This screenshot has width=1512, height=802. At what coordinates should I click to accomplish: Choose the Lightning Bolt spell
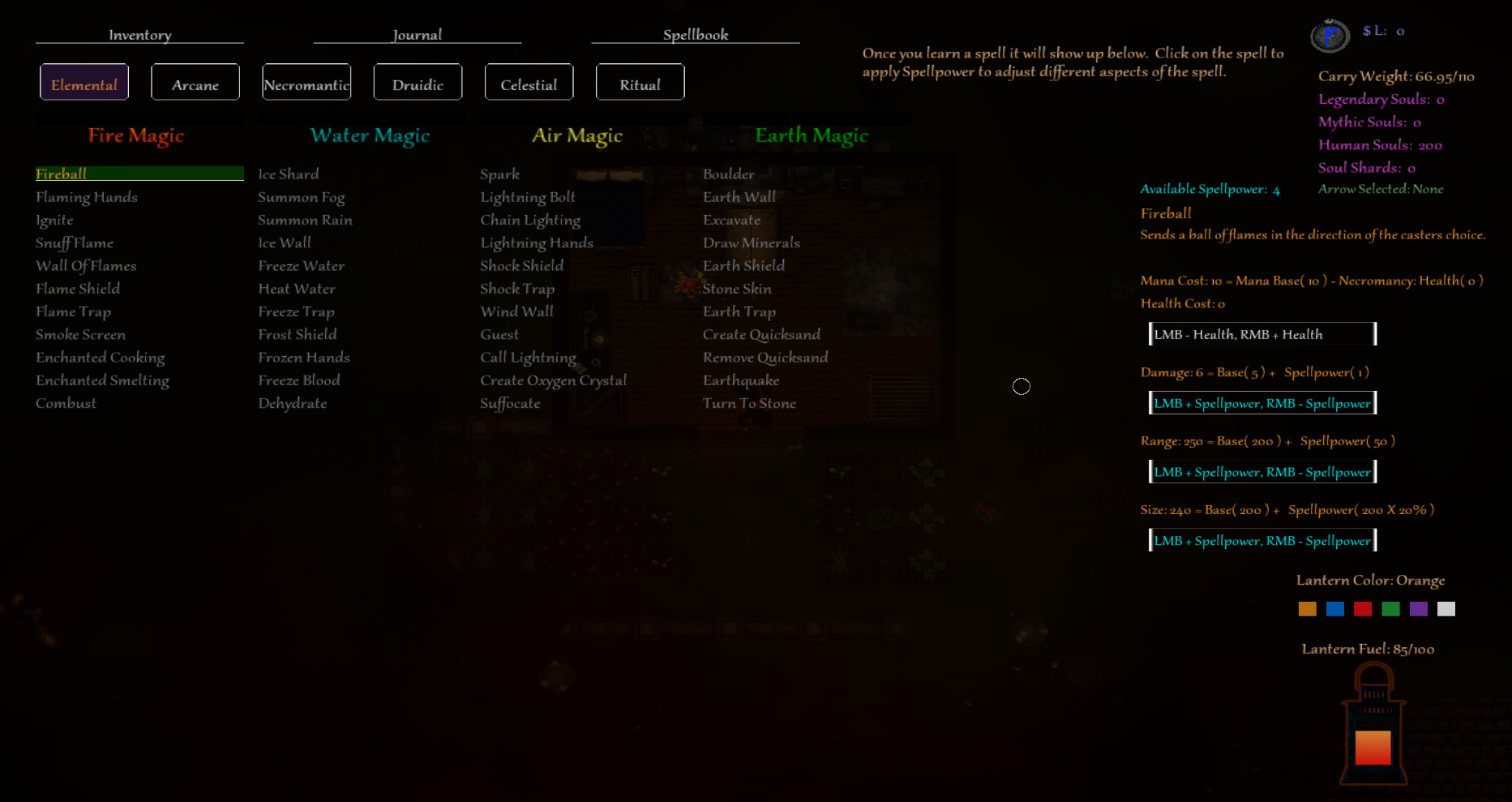[x=527, y=196]
